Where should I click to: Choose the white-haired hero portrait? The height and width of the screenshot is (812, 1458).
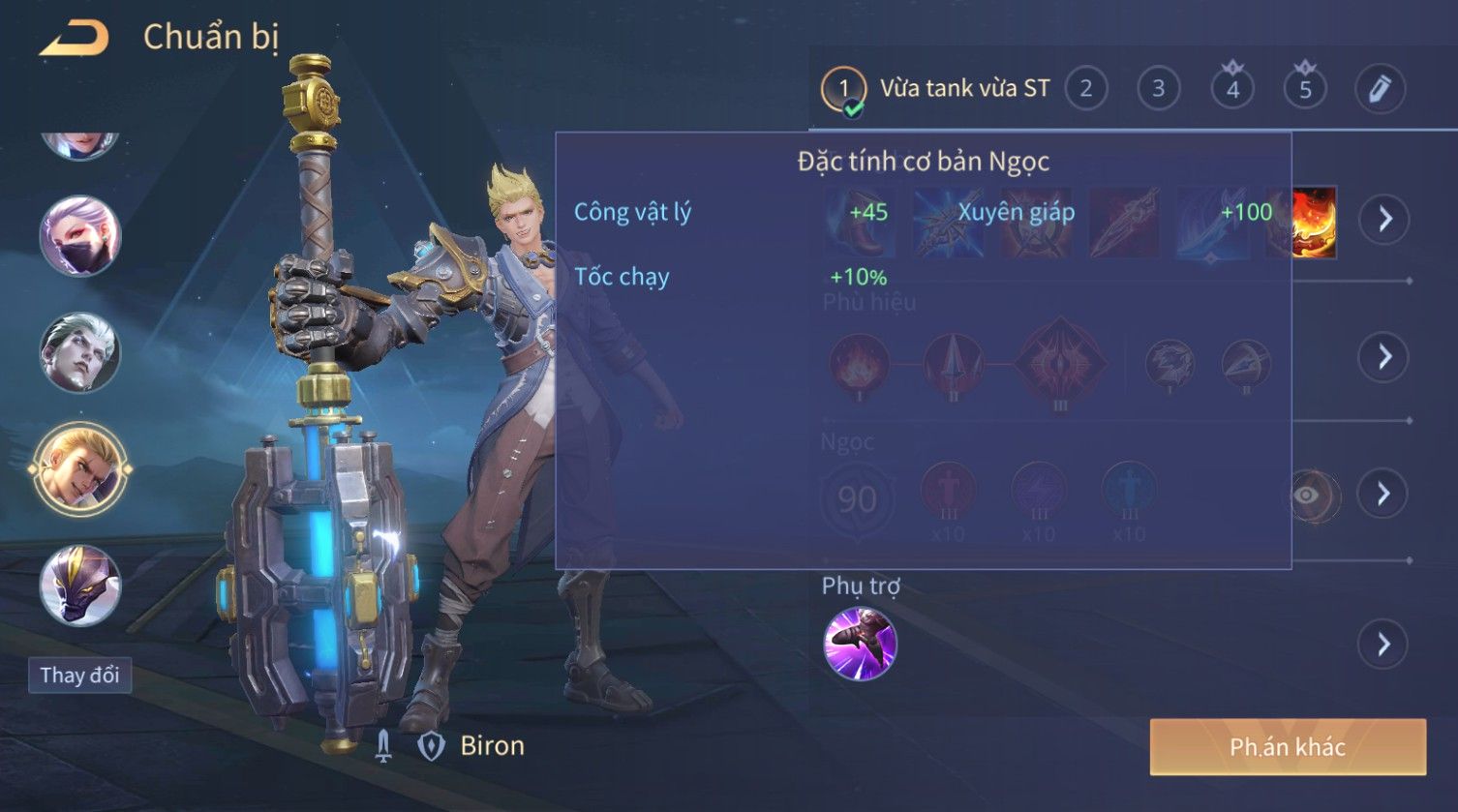tap(79, 352)
